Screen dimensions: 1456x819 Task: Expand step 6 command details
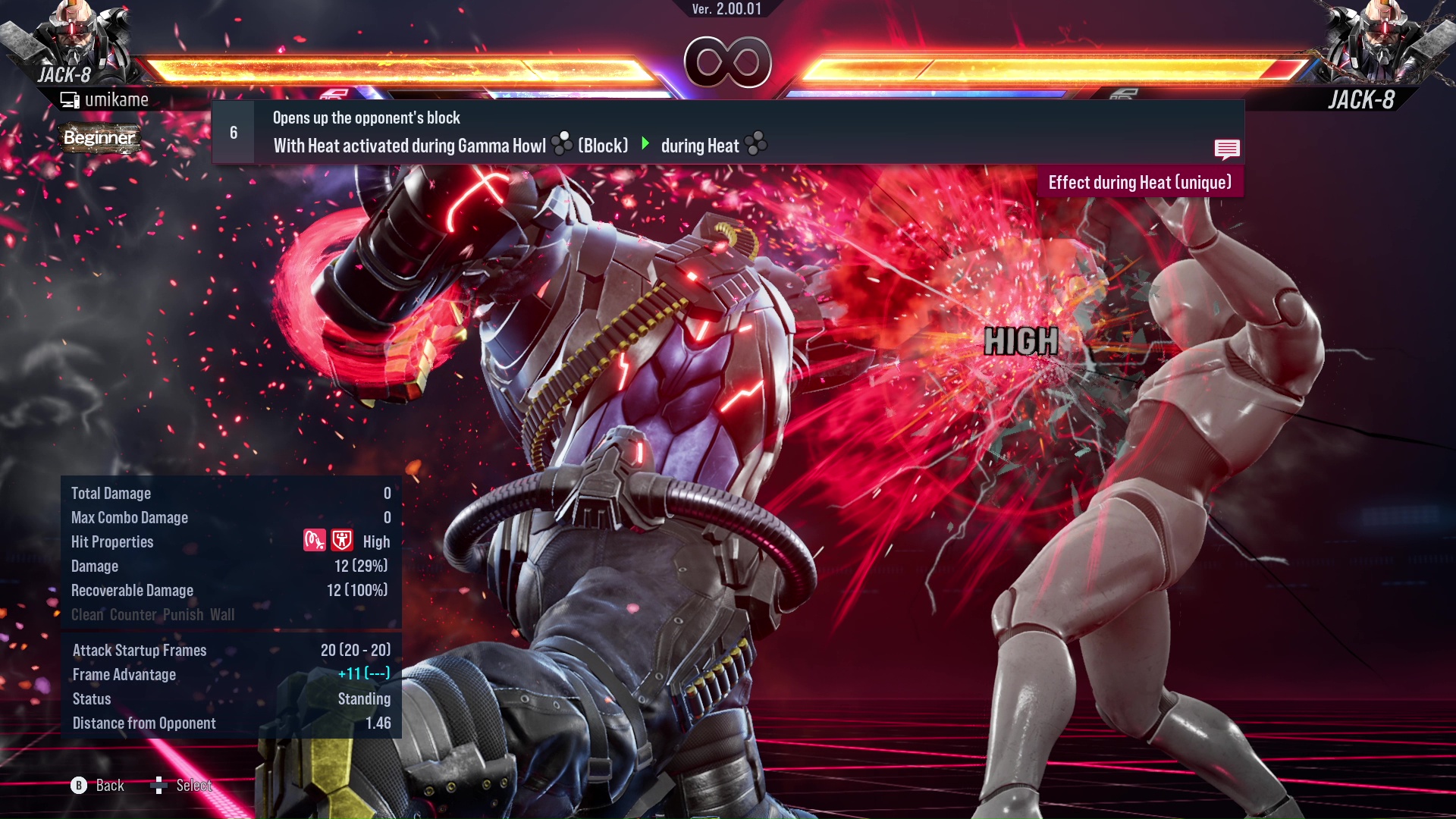(x=233, y=131)
